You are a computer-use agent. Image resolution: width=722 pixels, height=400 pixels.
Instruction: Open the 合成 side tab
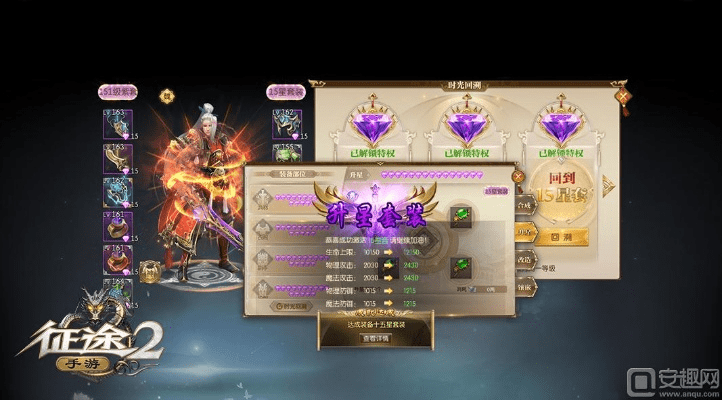pos(523,205)
